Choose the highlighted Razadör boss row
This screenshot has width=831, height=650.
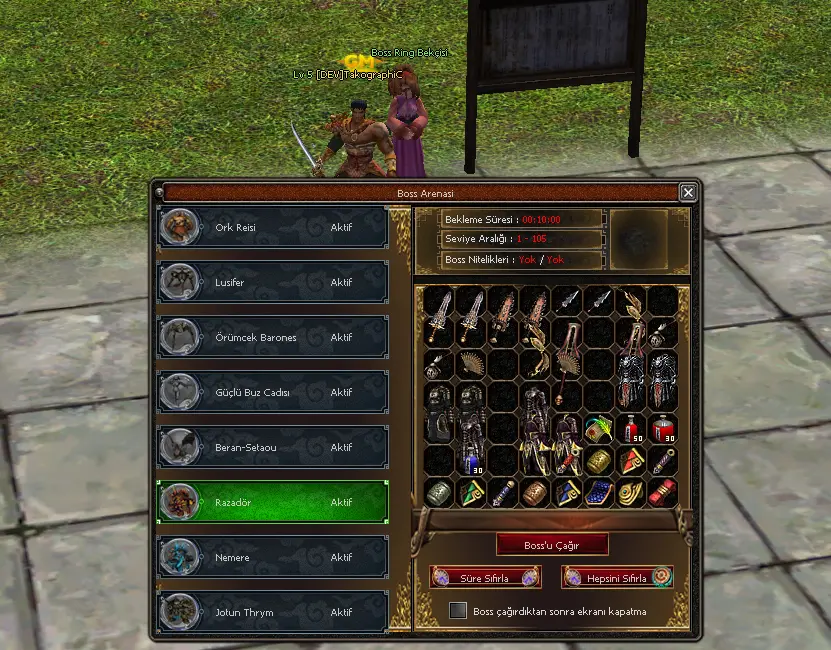[272, 502]
